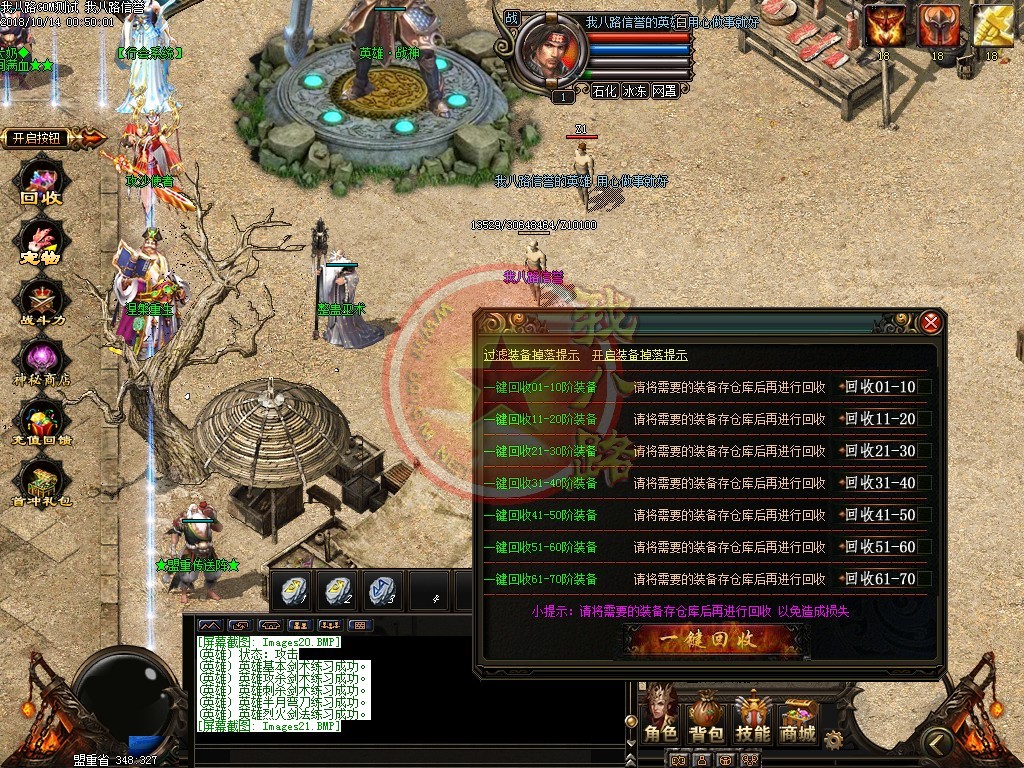Click the 石化 status button under portrait

[604, 90]
